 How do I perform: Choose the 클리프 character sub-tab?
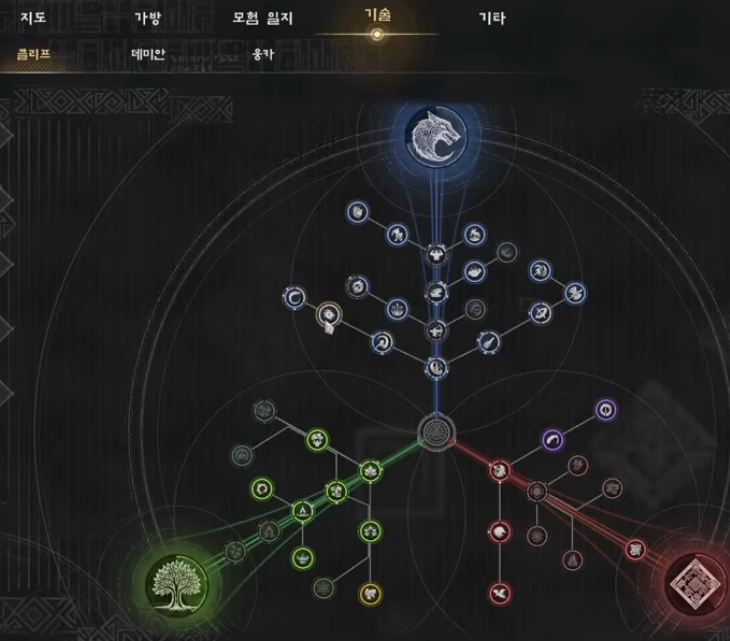[33, 54]
